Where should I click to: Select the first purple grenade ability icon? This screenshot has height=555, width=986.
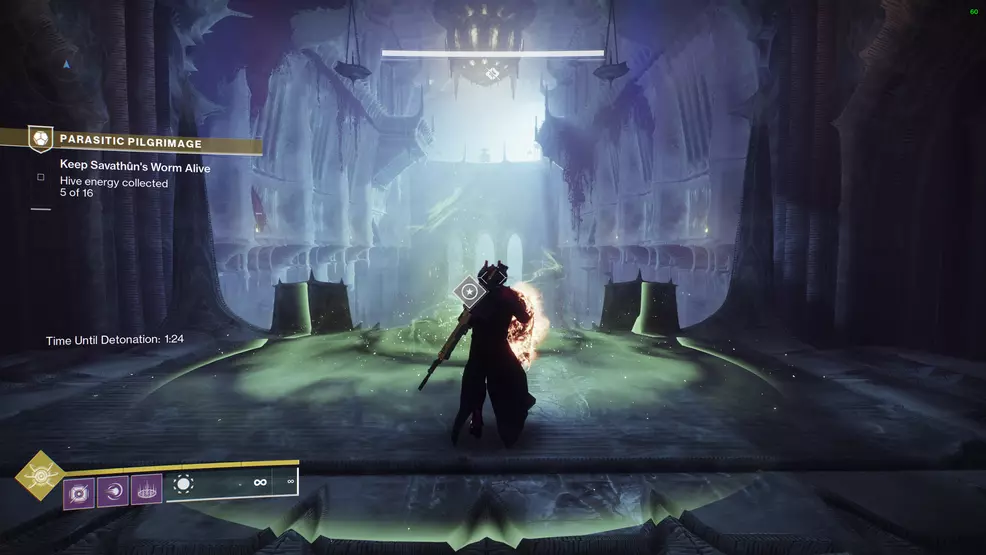[x=79, y=492]
